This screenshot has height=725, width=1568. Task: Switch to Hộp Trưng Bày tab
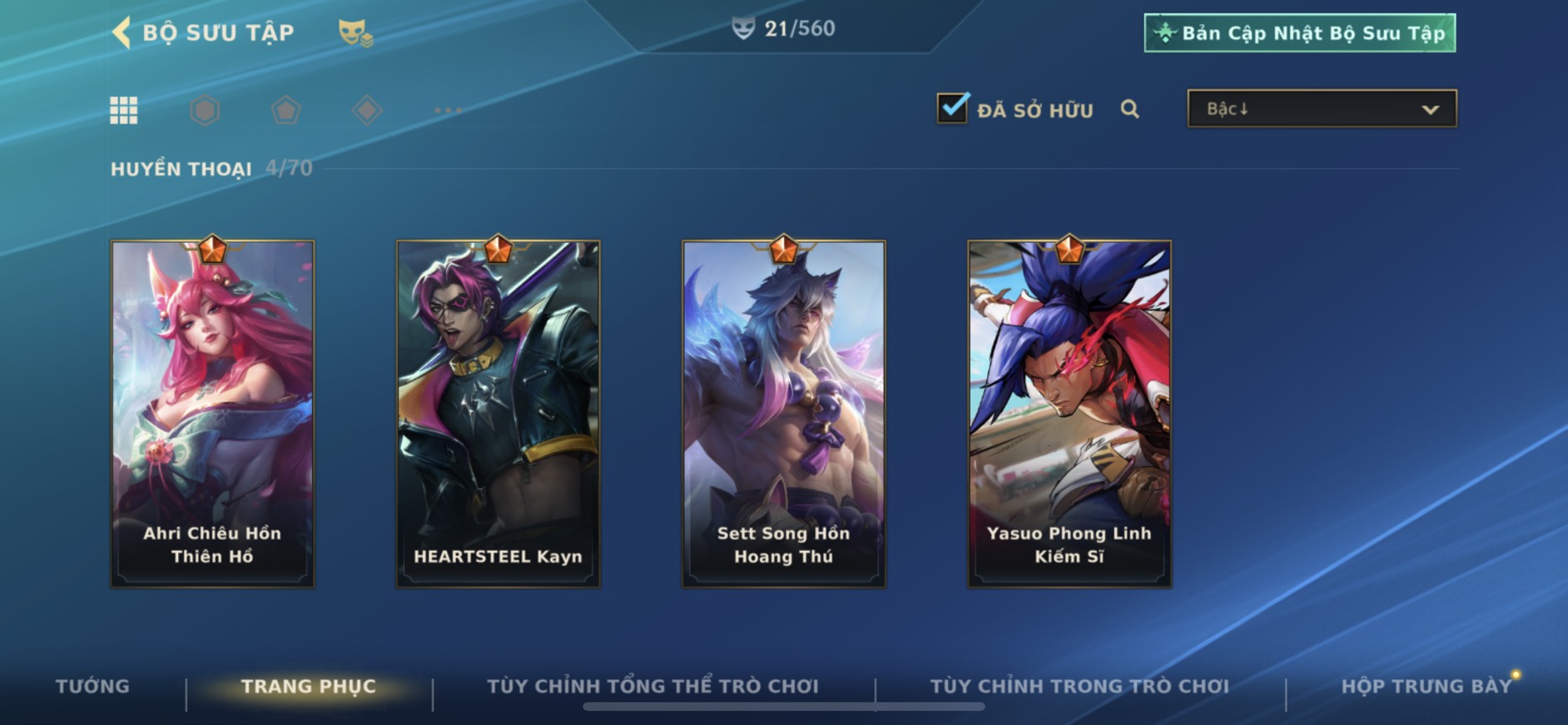coord(1426,687)
